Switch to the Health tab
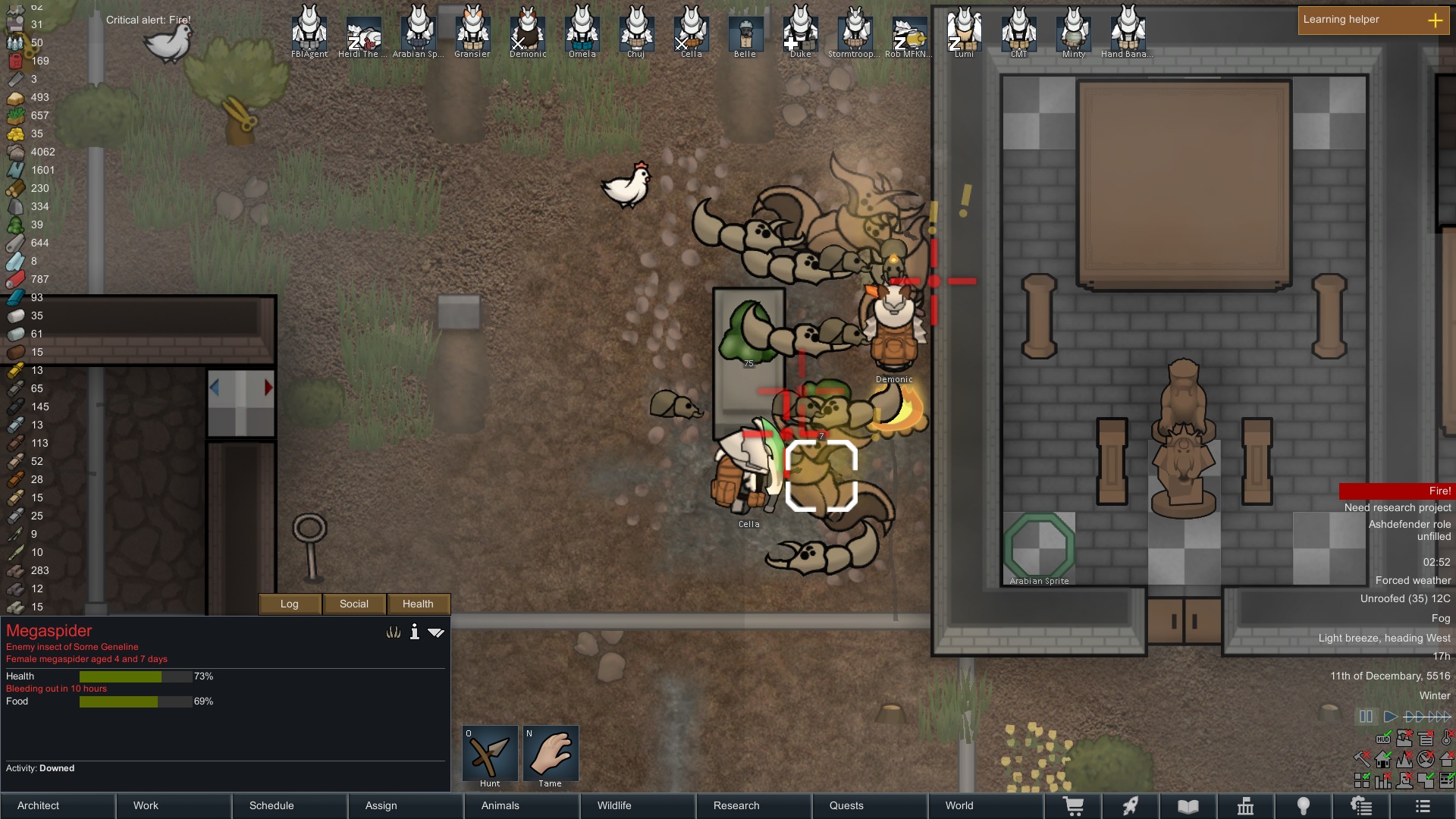 [418, 604]
